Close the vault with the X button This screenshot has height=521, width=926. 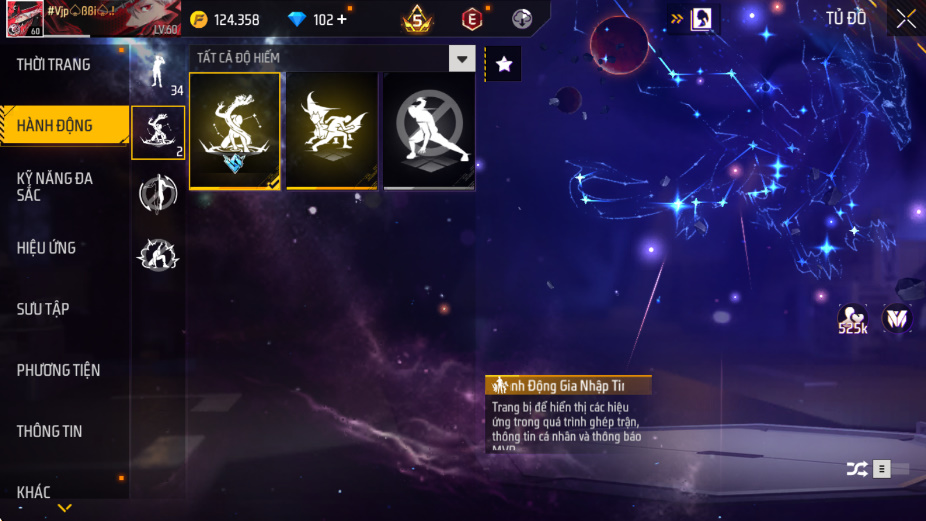point(906,19)
